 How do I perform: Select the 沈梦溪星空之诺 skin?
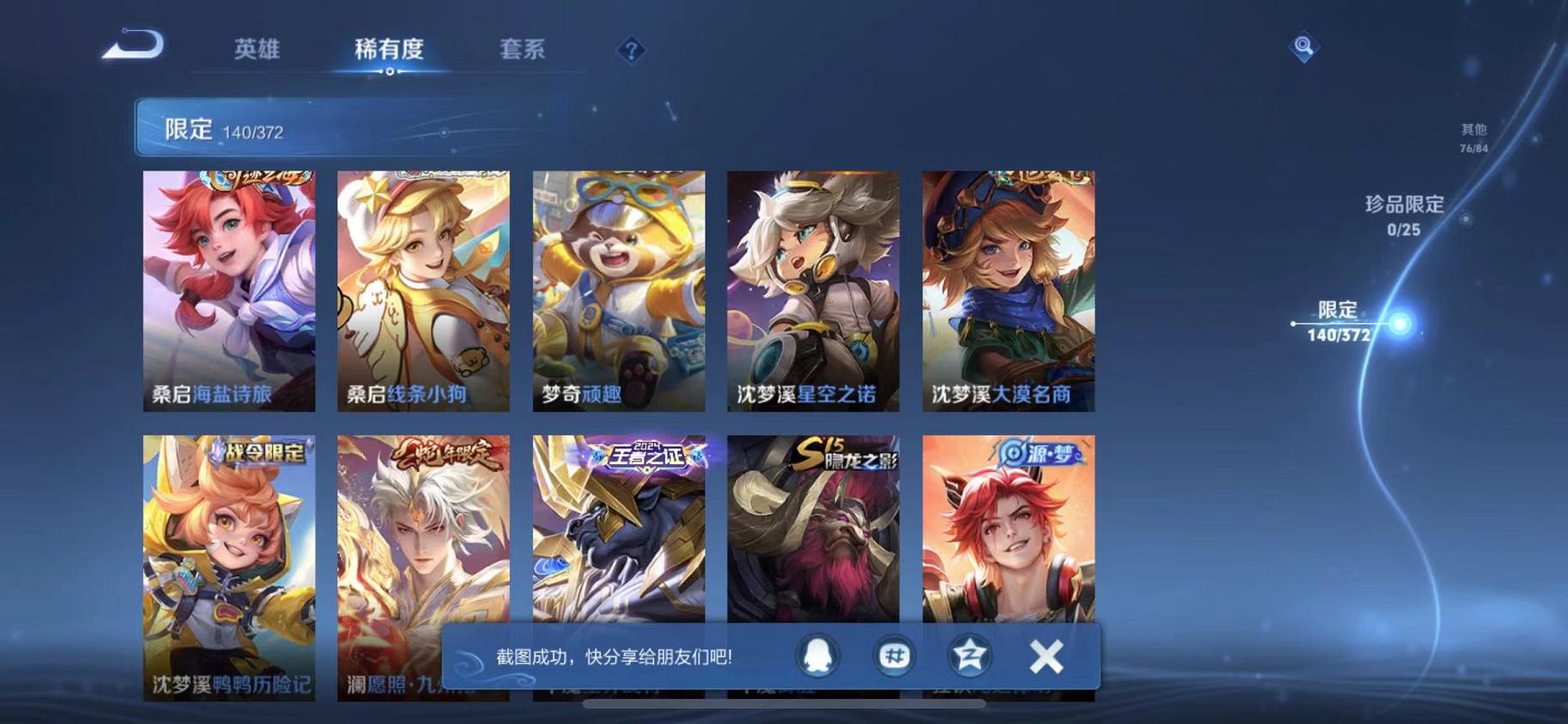[x=814, y=292]
